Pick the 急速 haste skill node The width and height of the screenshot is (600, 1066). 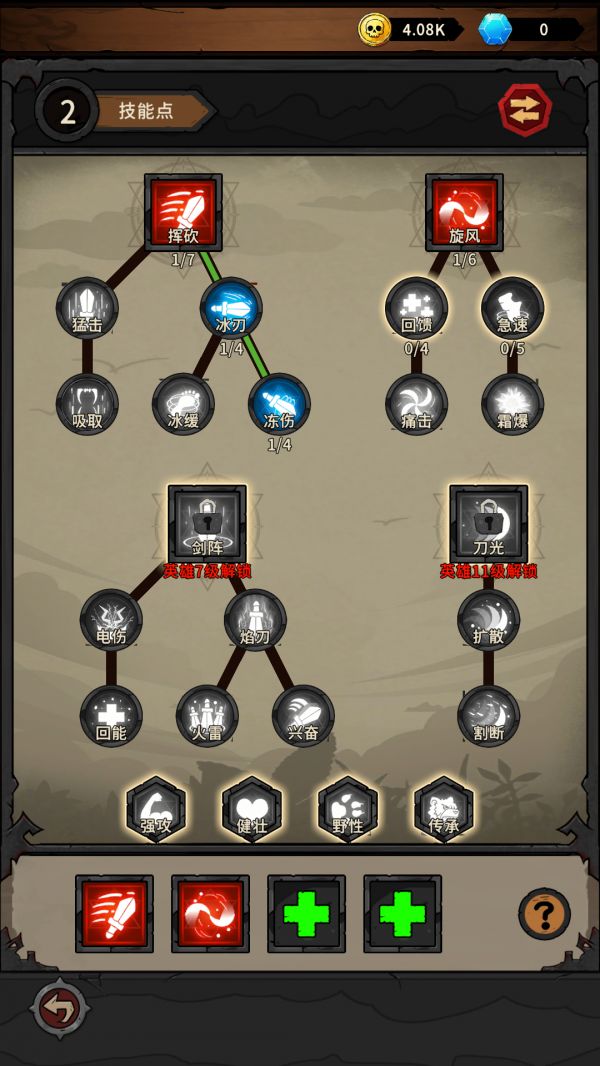(x=512, y=307)
